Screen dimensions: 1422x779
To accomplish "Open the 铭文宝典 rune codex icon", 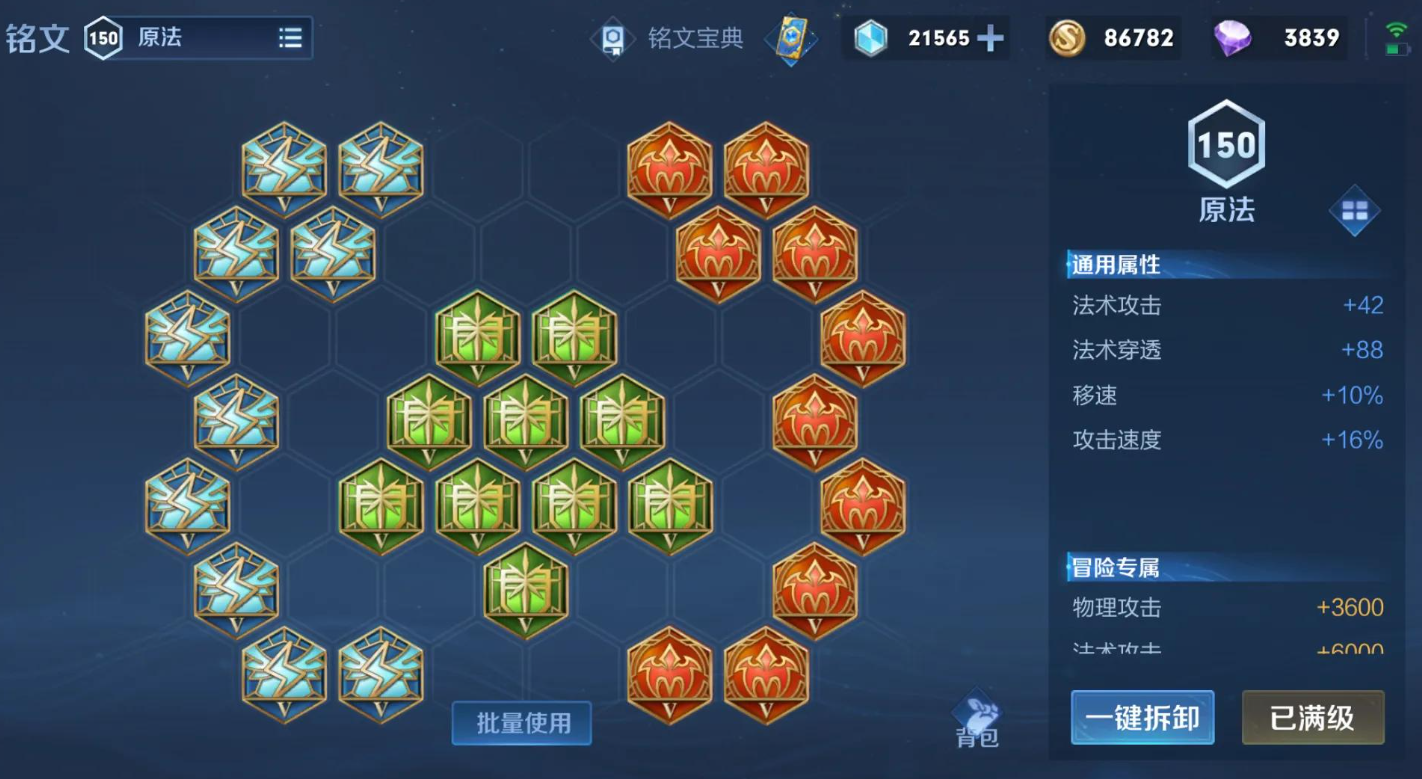I will tap(613, 40).
